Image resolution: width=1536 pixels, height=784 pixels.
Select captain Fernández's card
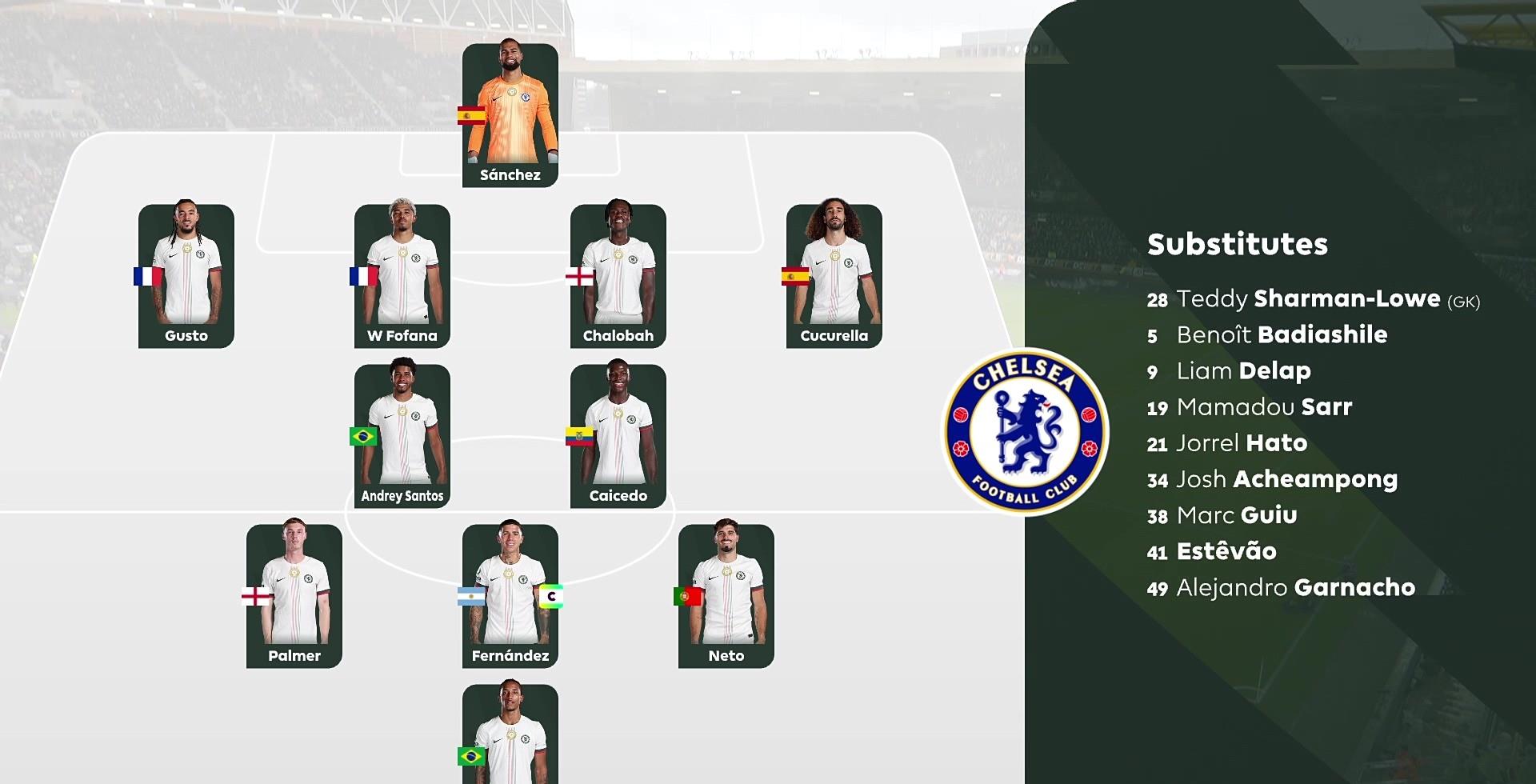coord(510,595)
